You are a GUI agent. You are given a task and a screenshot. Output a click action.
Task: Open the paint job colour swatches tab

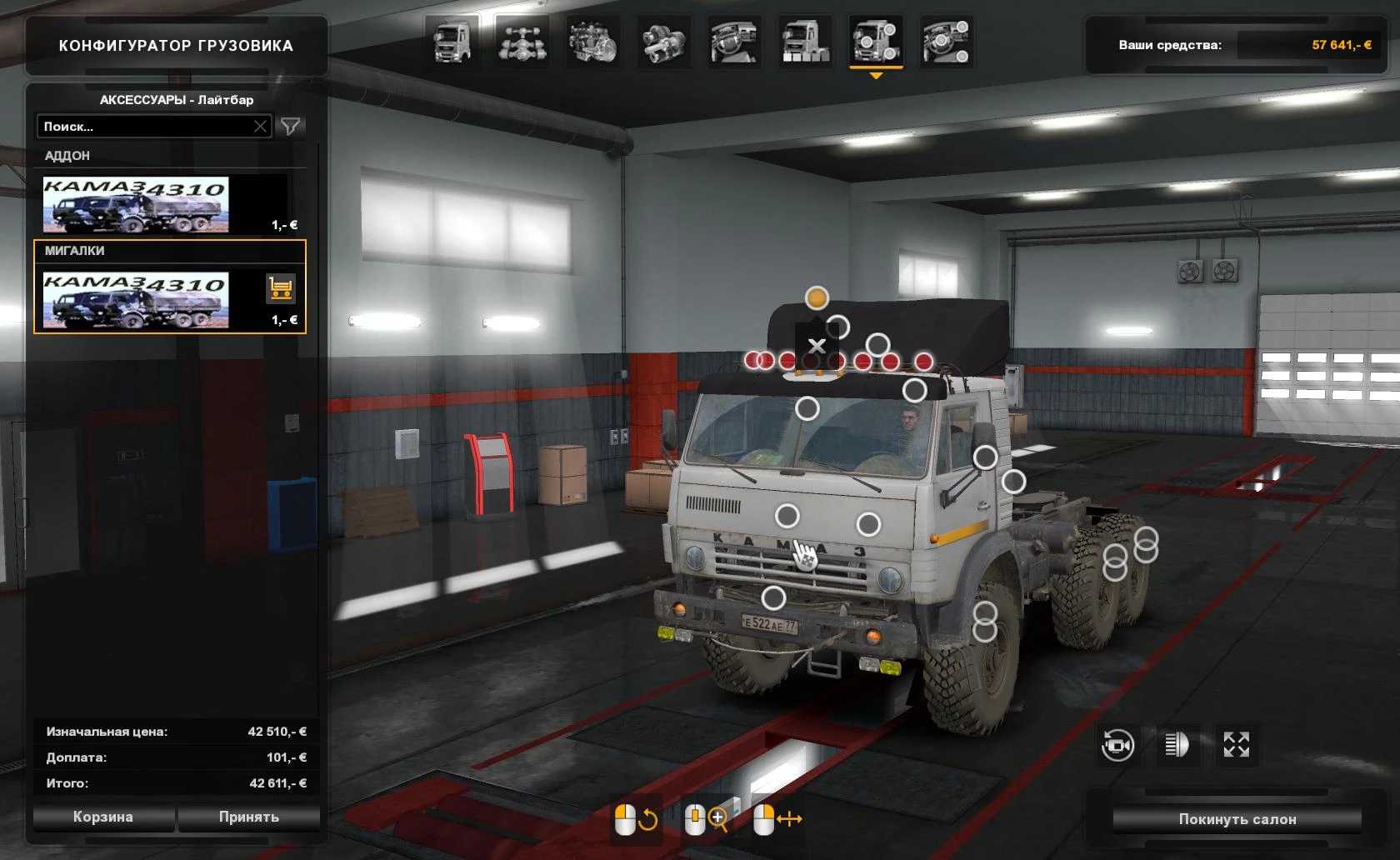[805, 42]
